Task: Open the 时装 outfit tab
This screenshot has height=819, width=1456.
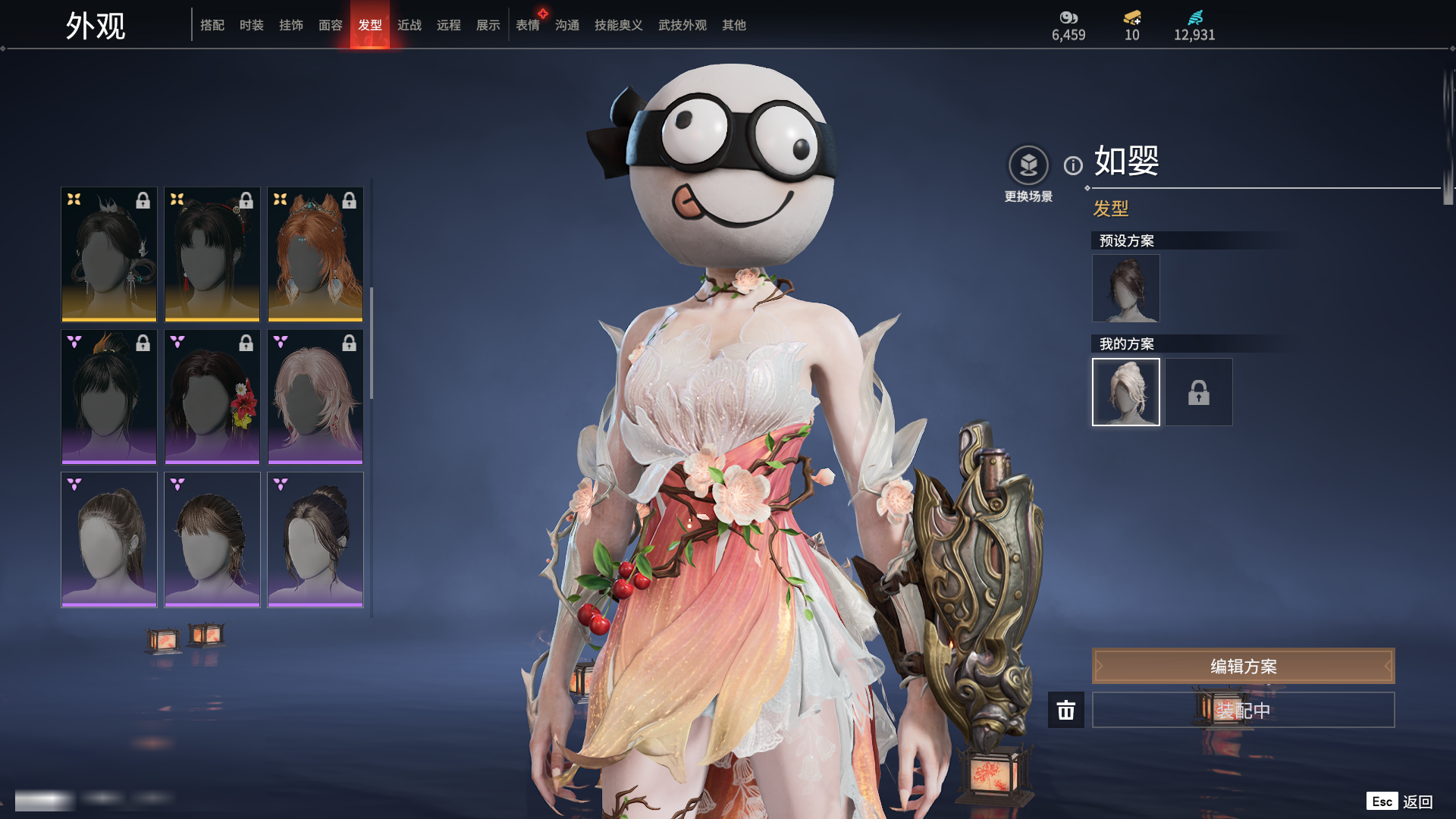Action: [252, 25]
